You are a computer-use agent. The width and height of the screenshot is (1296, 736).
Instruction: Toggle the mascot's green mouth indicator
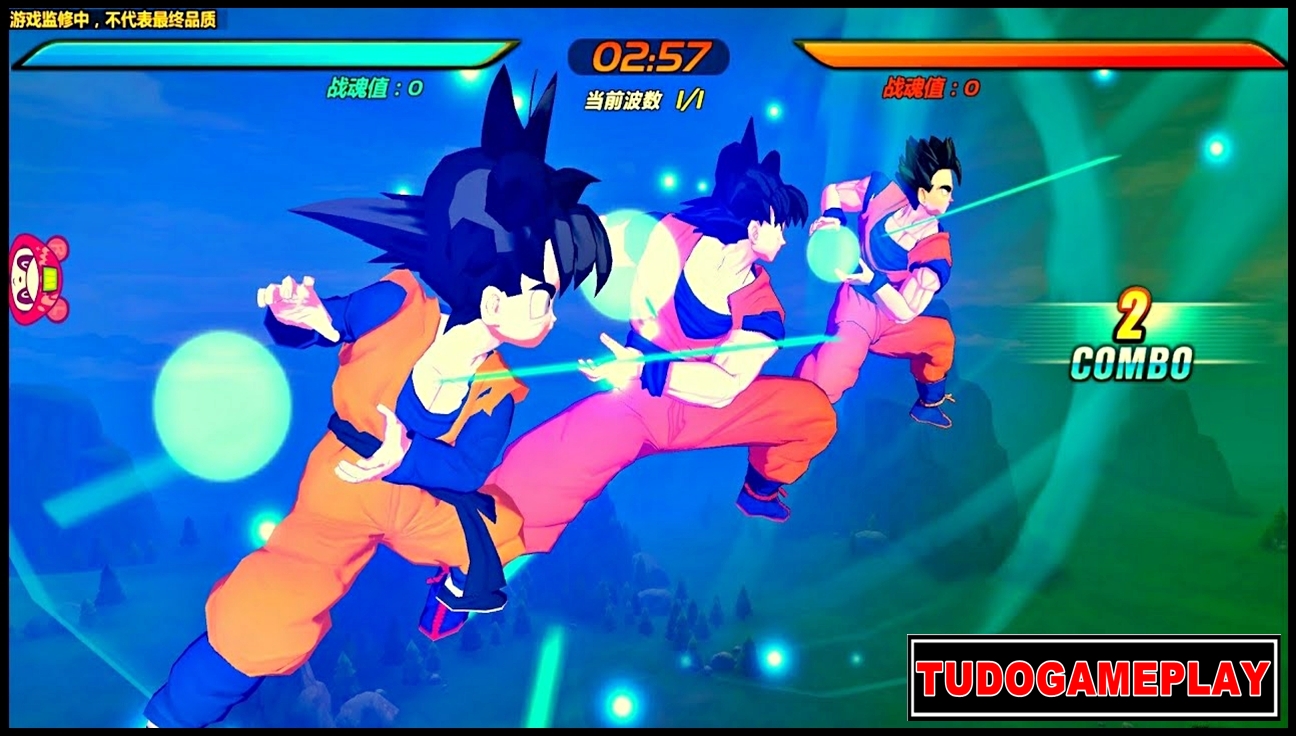(50, 278)
